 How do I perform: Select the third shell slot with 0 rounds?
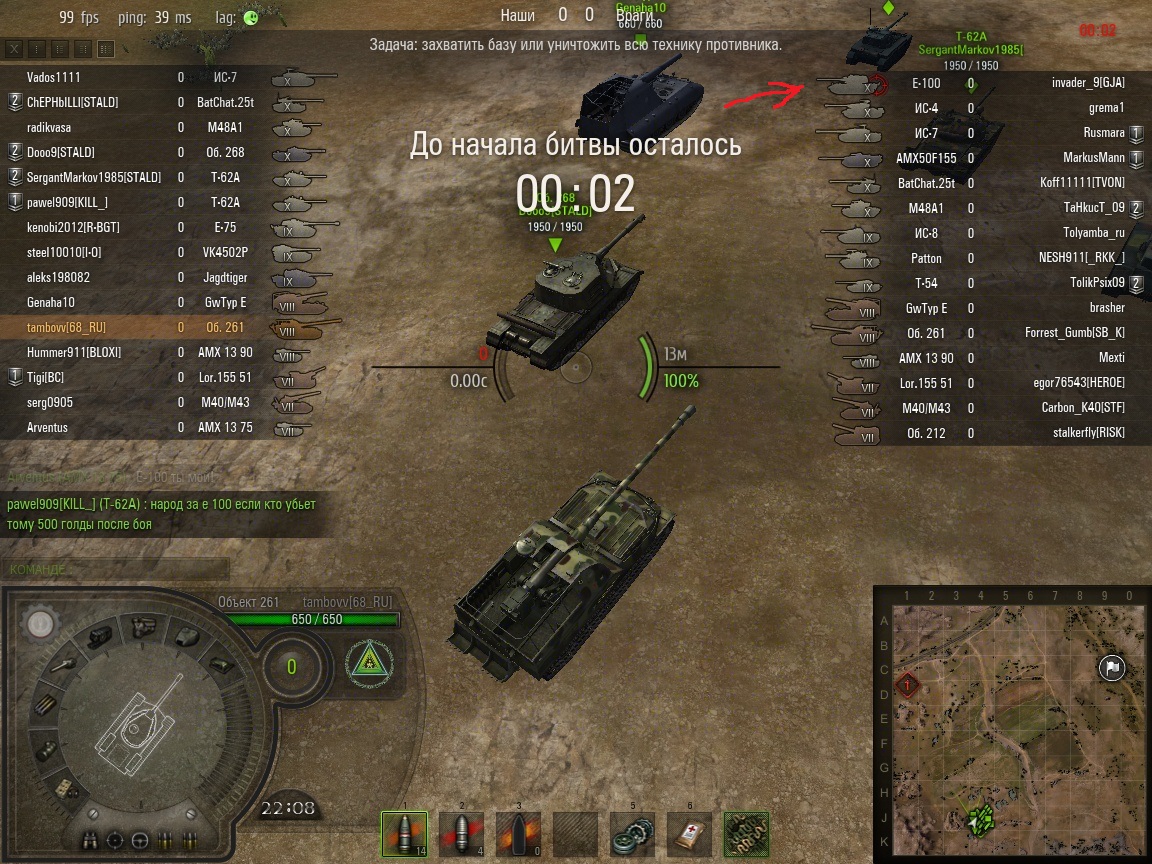click(x=518, y=832)
